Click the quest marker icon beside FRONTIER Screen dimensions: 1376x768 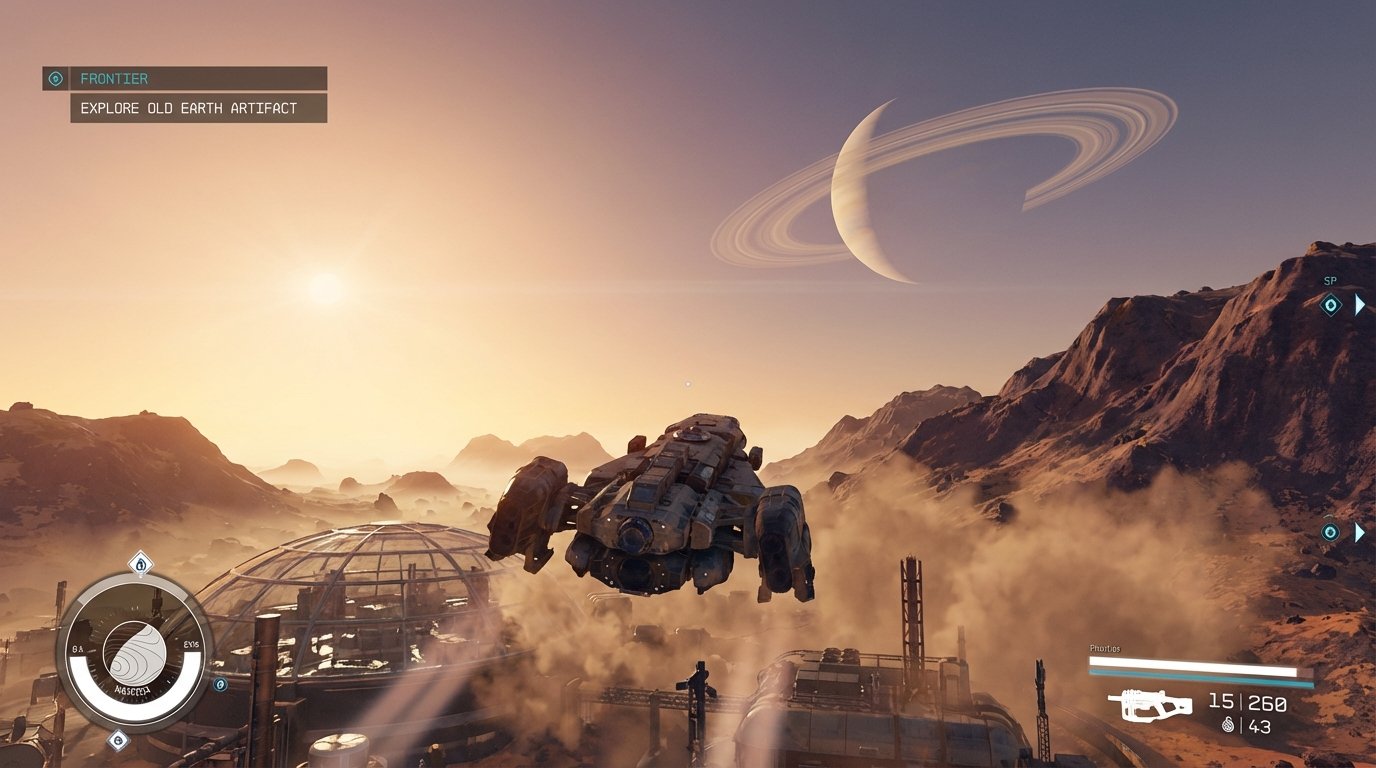click(56, 78)
